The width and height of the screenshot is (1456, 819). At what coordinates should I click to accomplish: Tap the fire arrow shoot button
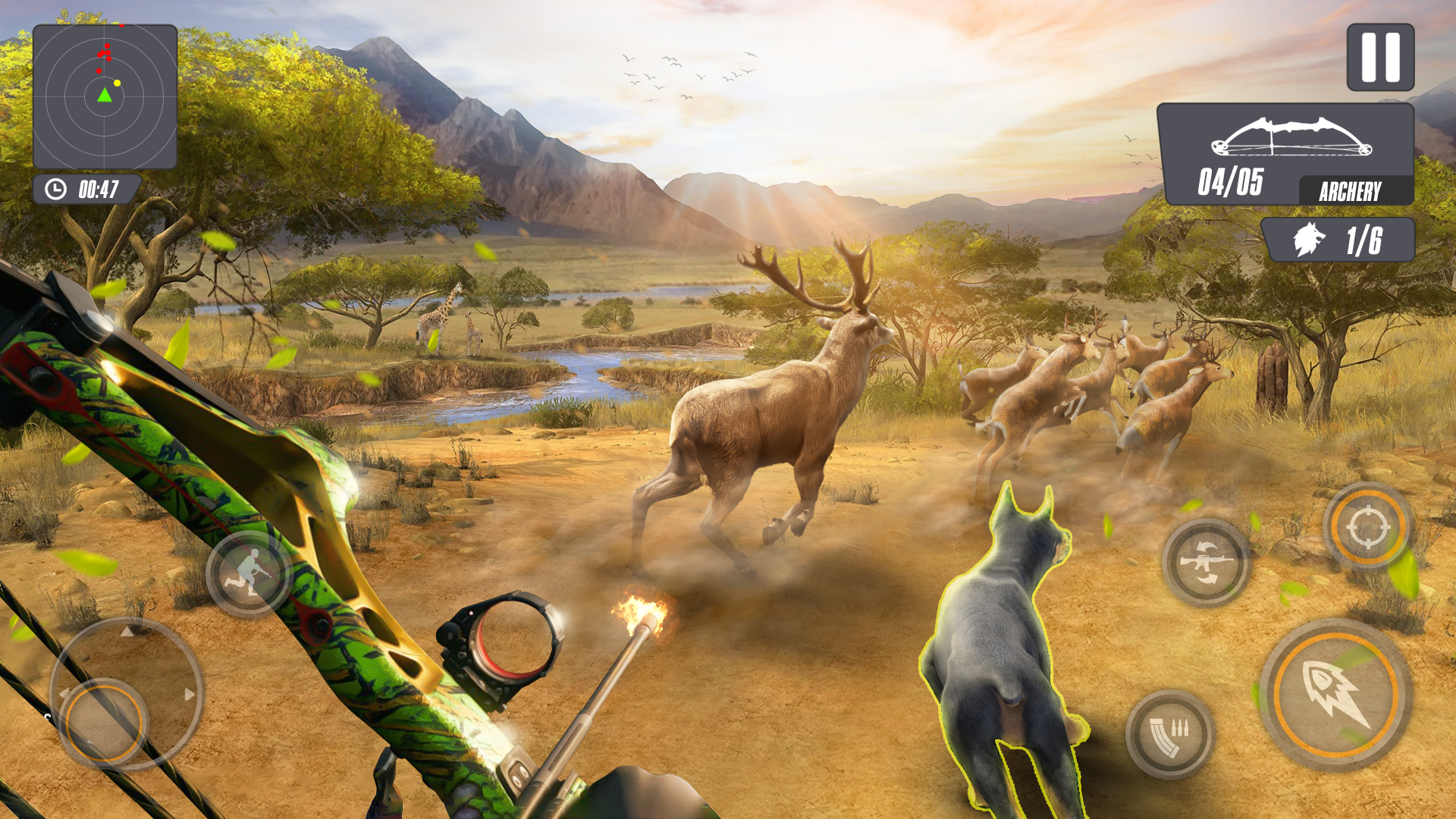click(x=1335, y=695)
